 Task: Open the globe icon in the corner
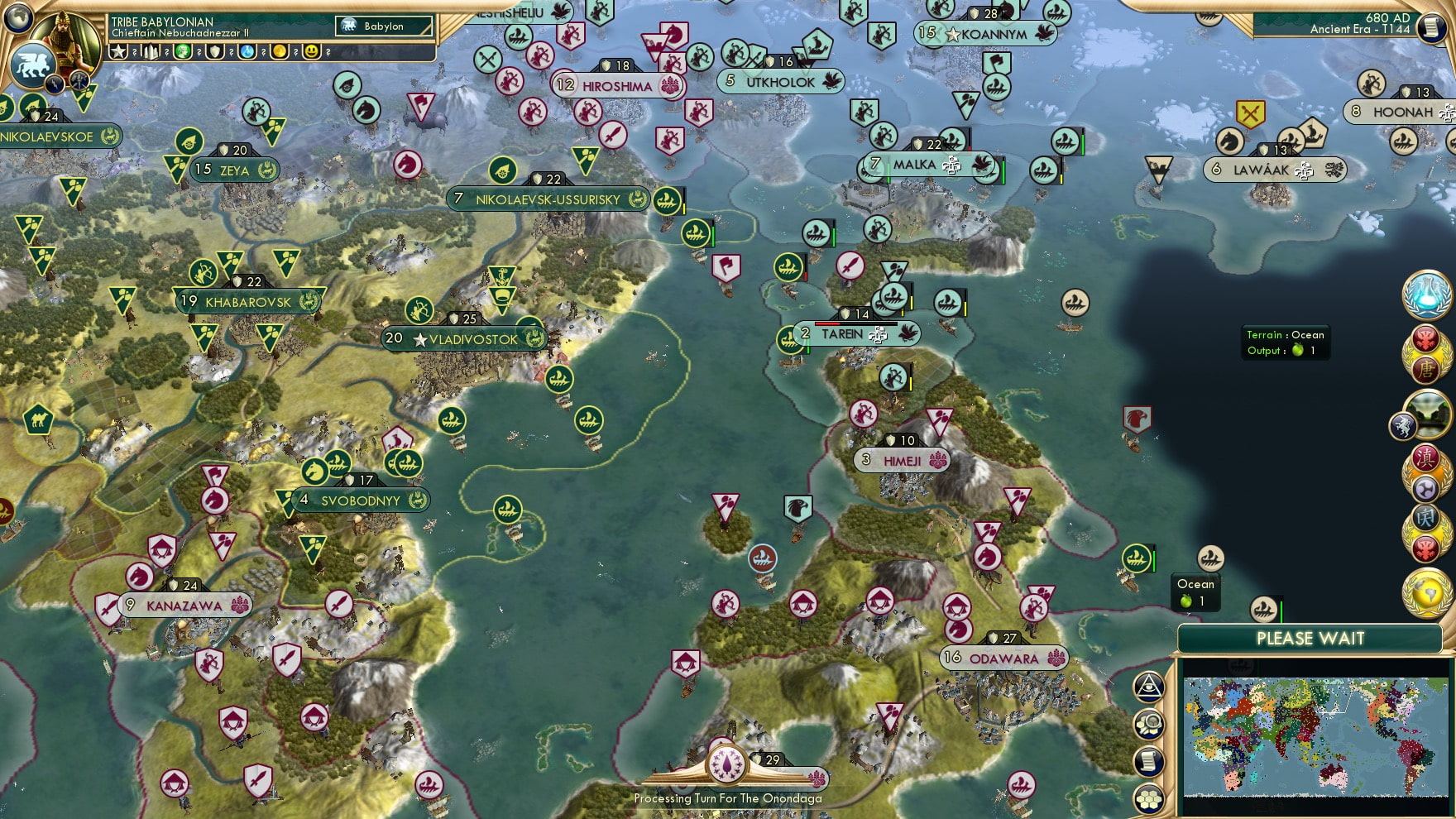(18, 17)
